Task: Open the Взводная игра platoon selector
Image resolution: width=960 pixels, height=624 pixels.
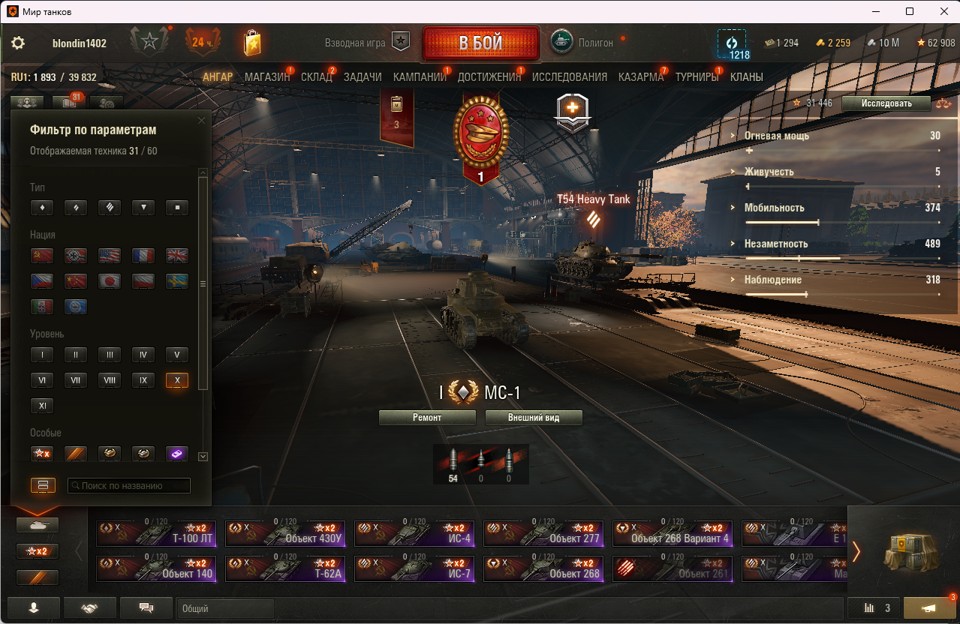Action: coord(400,43)
